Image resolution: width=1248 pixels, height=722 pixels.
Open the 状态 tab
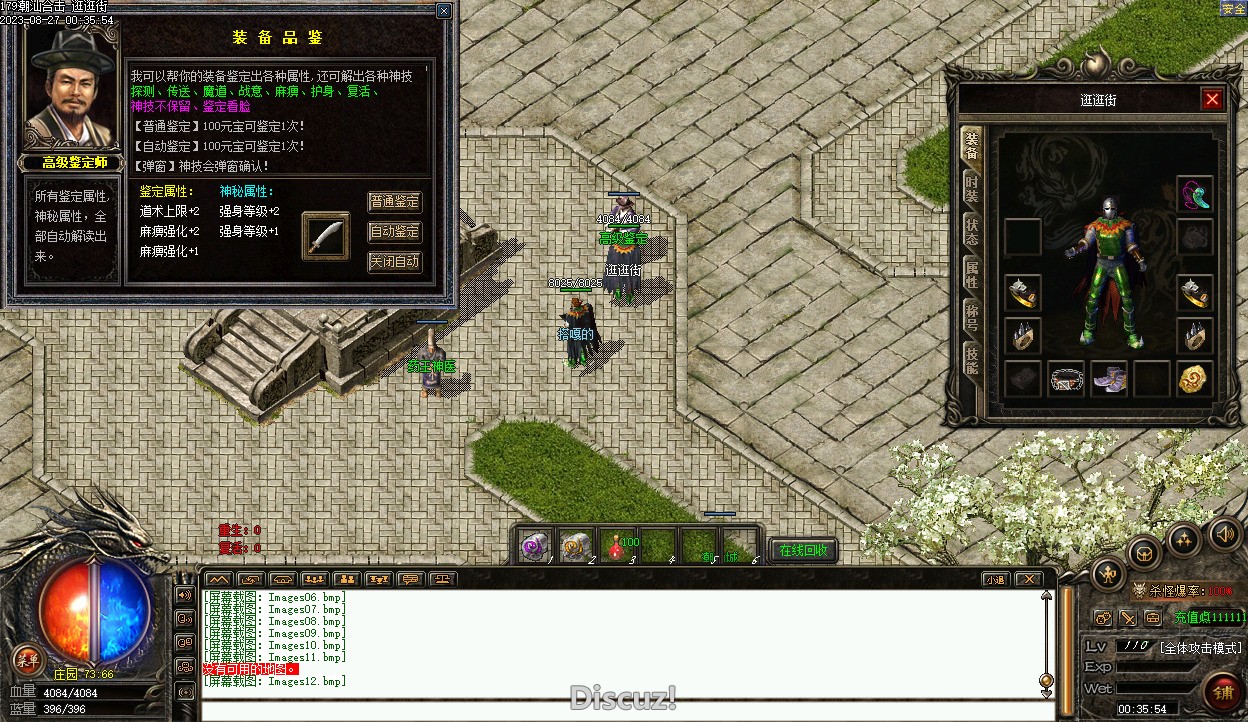(x=971, y=230)
